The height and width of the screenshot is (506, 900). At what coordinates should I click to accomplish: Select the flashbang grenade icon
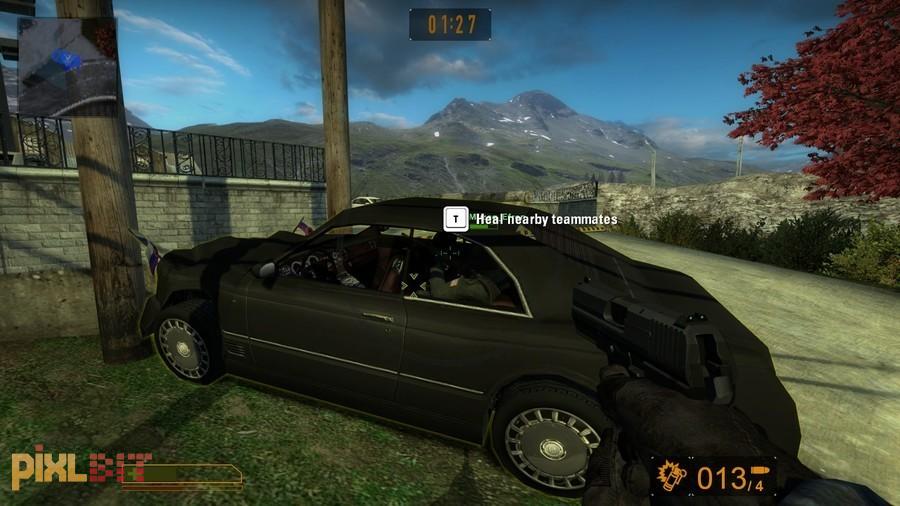point(670,478)
